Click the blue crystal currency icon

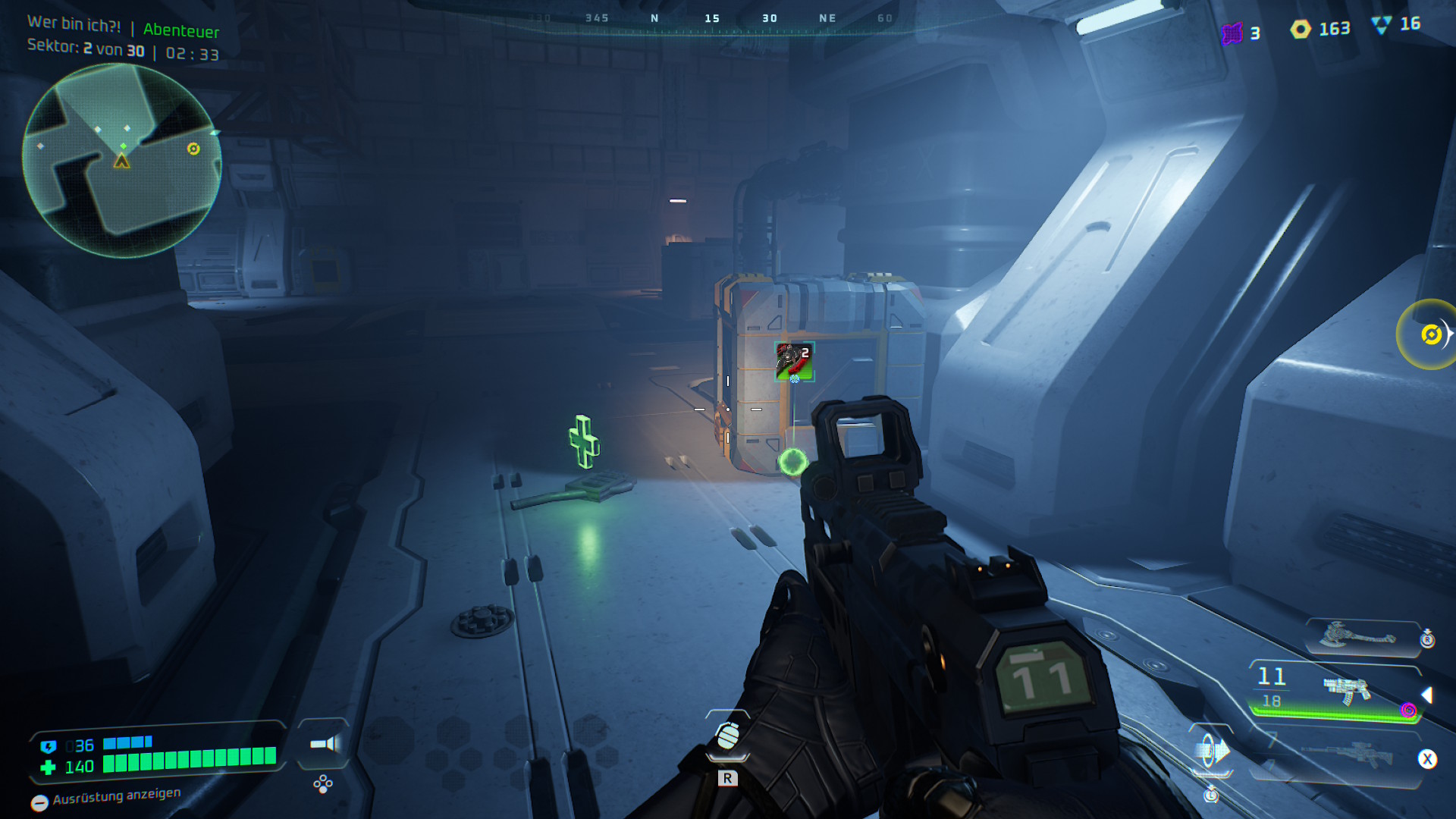tap(1381, 26)
